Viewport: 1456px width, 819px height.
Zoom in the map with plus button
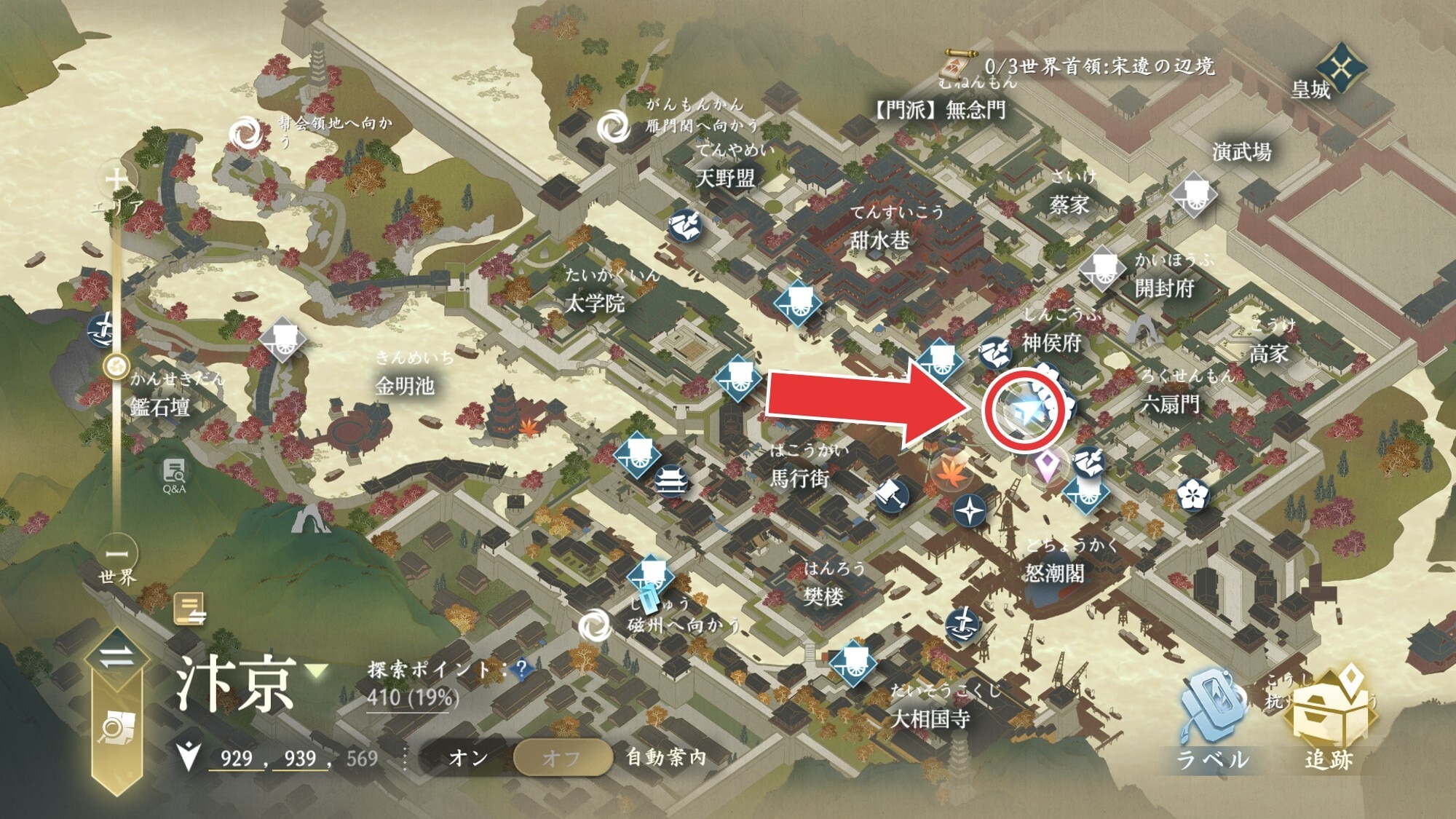click(x=116, y=178)
